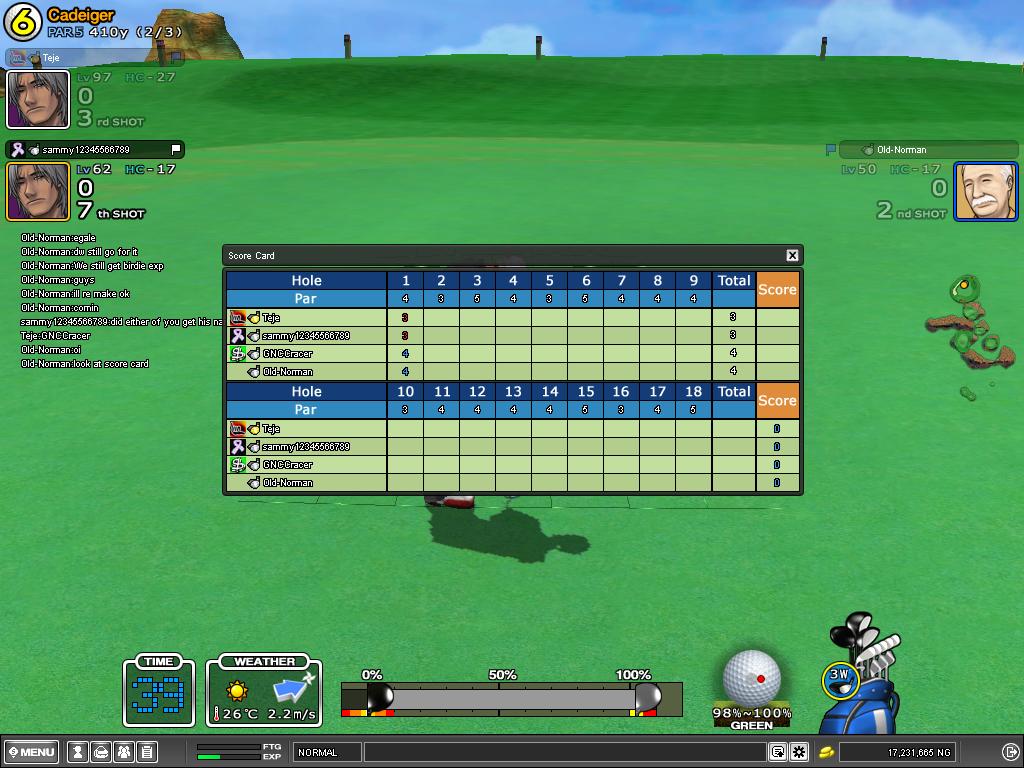Select sammy12345666789's player portrait

(x=38, y=191)
